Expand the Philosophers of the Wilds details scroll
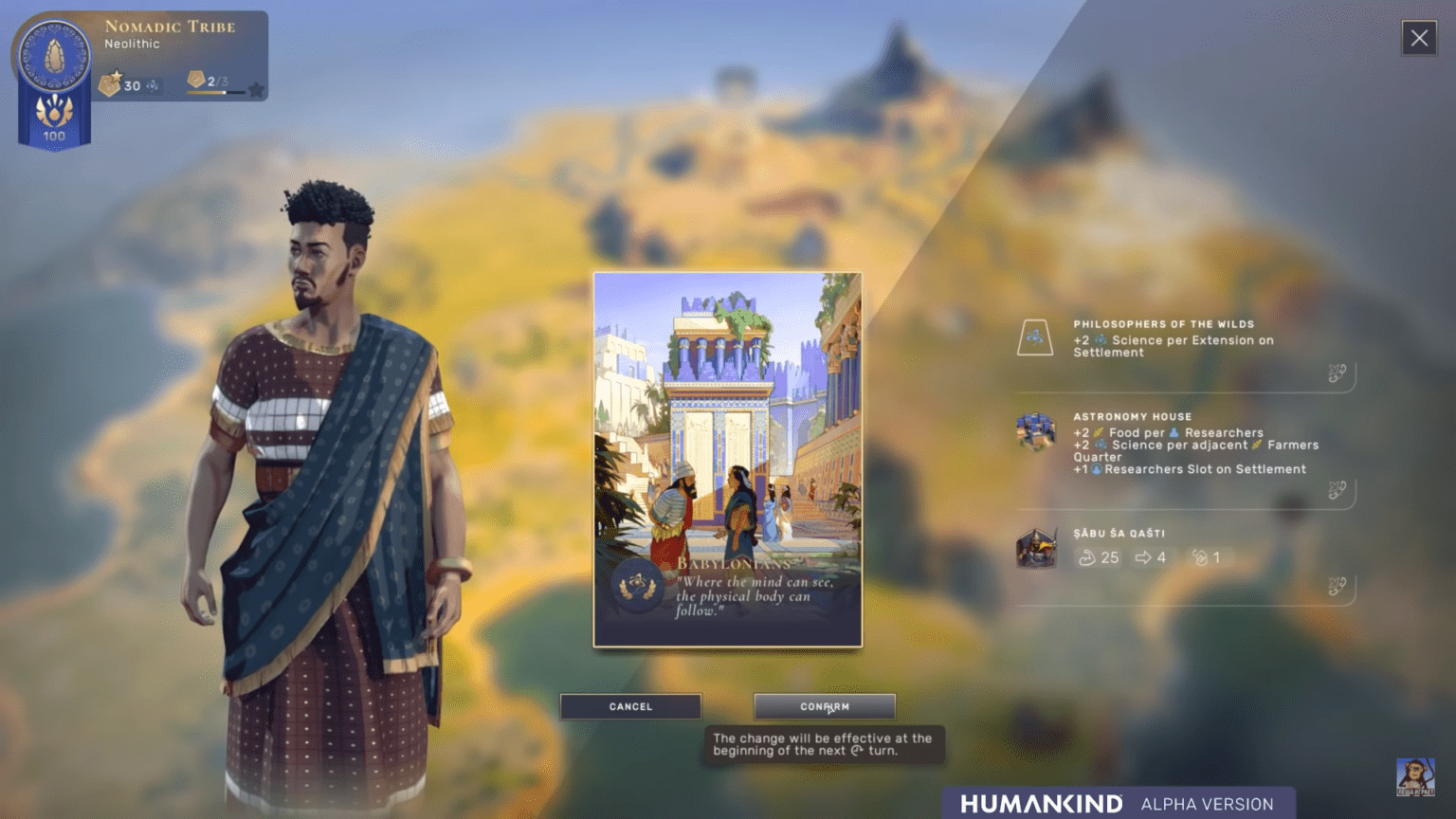This screenshot has height=819, width=1456. click(x=1337, y=374)
